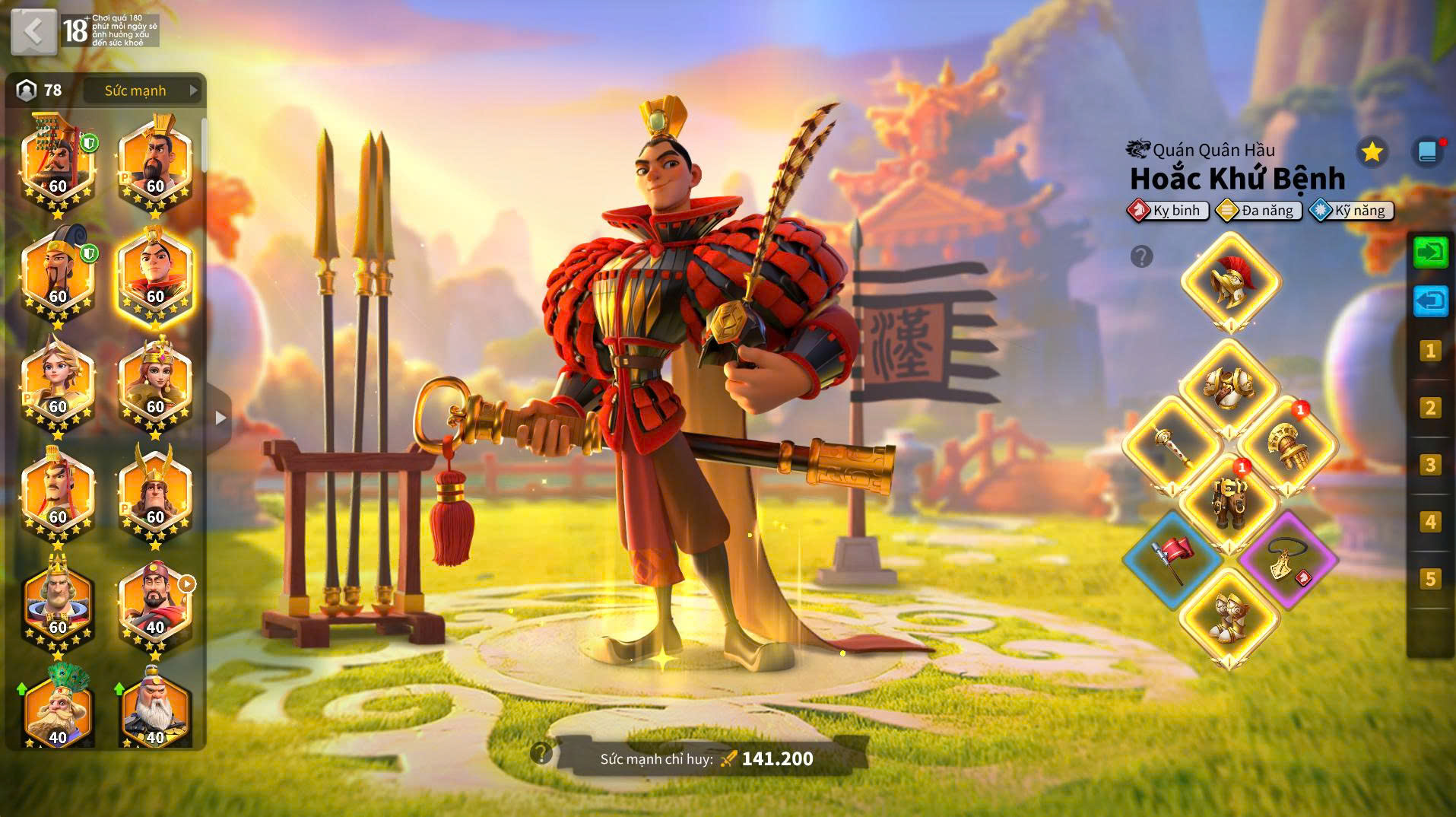1456x817 pixels.
Task: Switch to equipment preset 3
Action: coord(1430,465)
